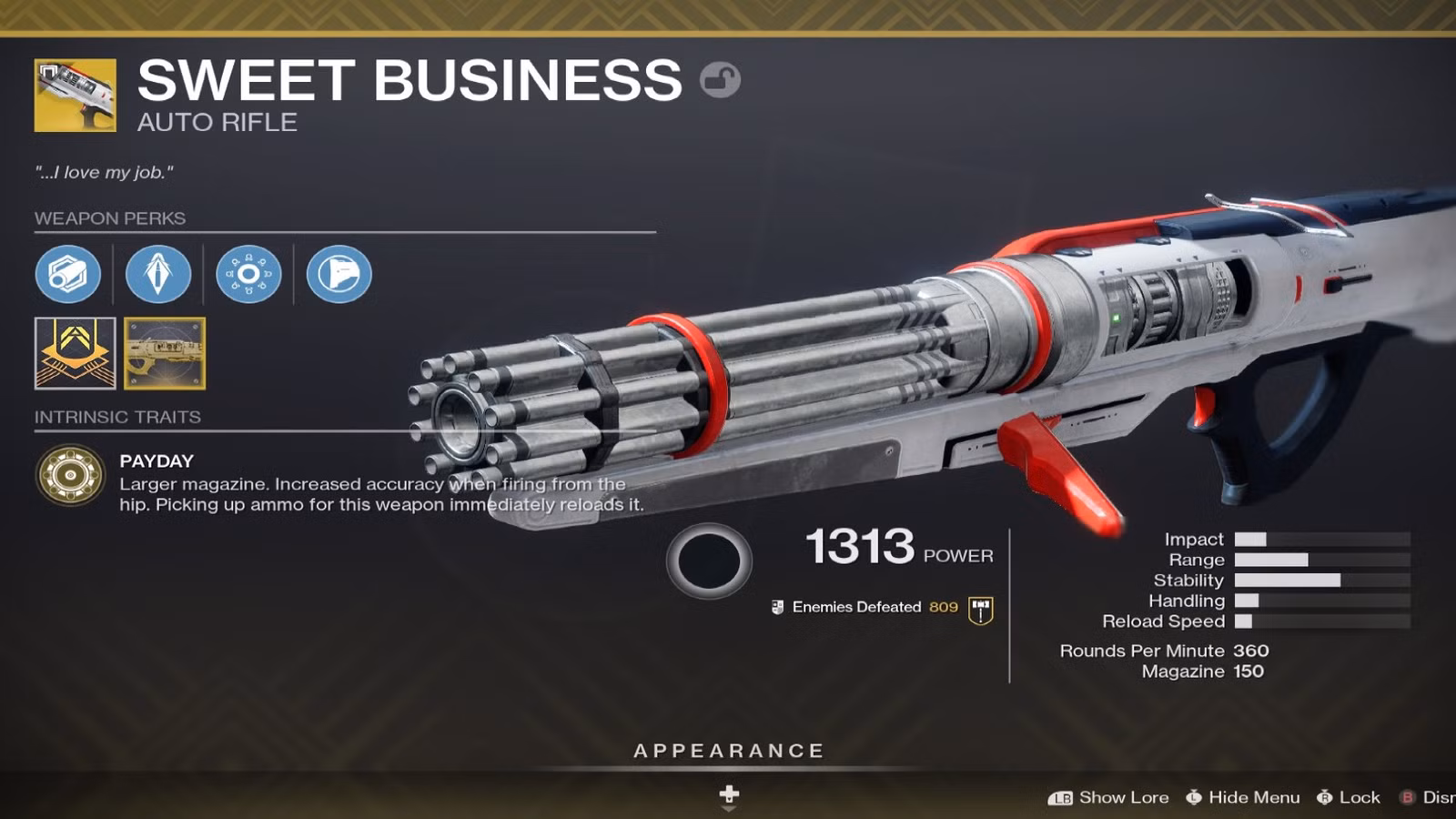Select the barrel weapon perk icon

tap(69, 275)
